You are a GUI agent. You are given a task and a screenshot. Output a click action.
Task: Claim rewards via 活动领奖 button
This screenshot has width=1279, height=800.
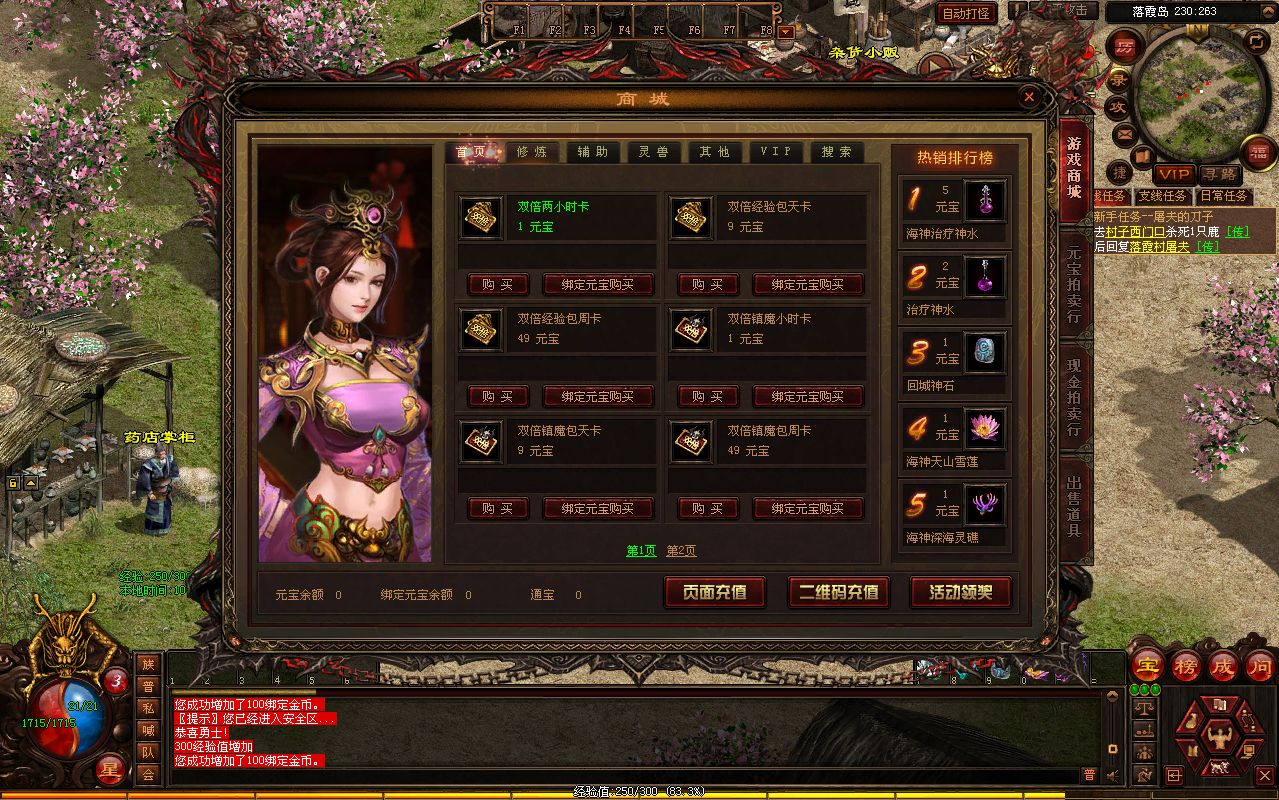(960, 592)
